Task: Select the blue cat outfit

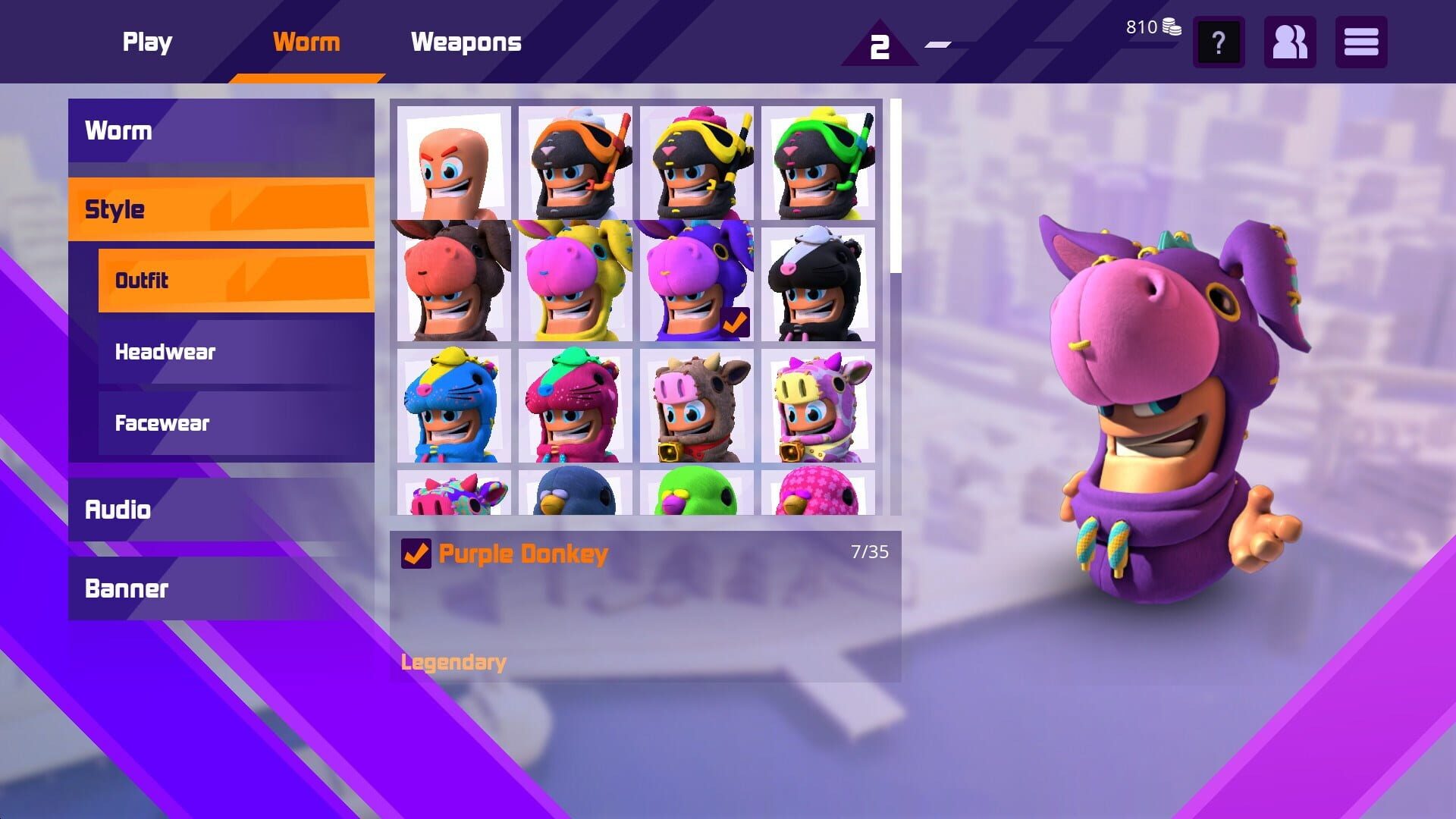Action: tap(453, 407)
